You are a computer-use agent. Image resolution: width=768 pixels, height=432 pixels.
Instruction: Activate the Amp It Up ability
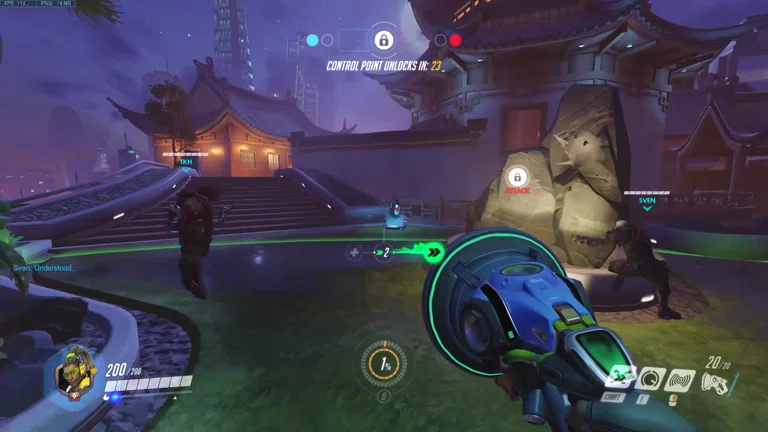[651, 379]
